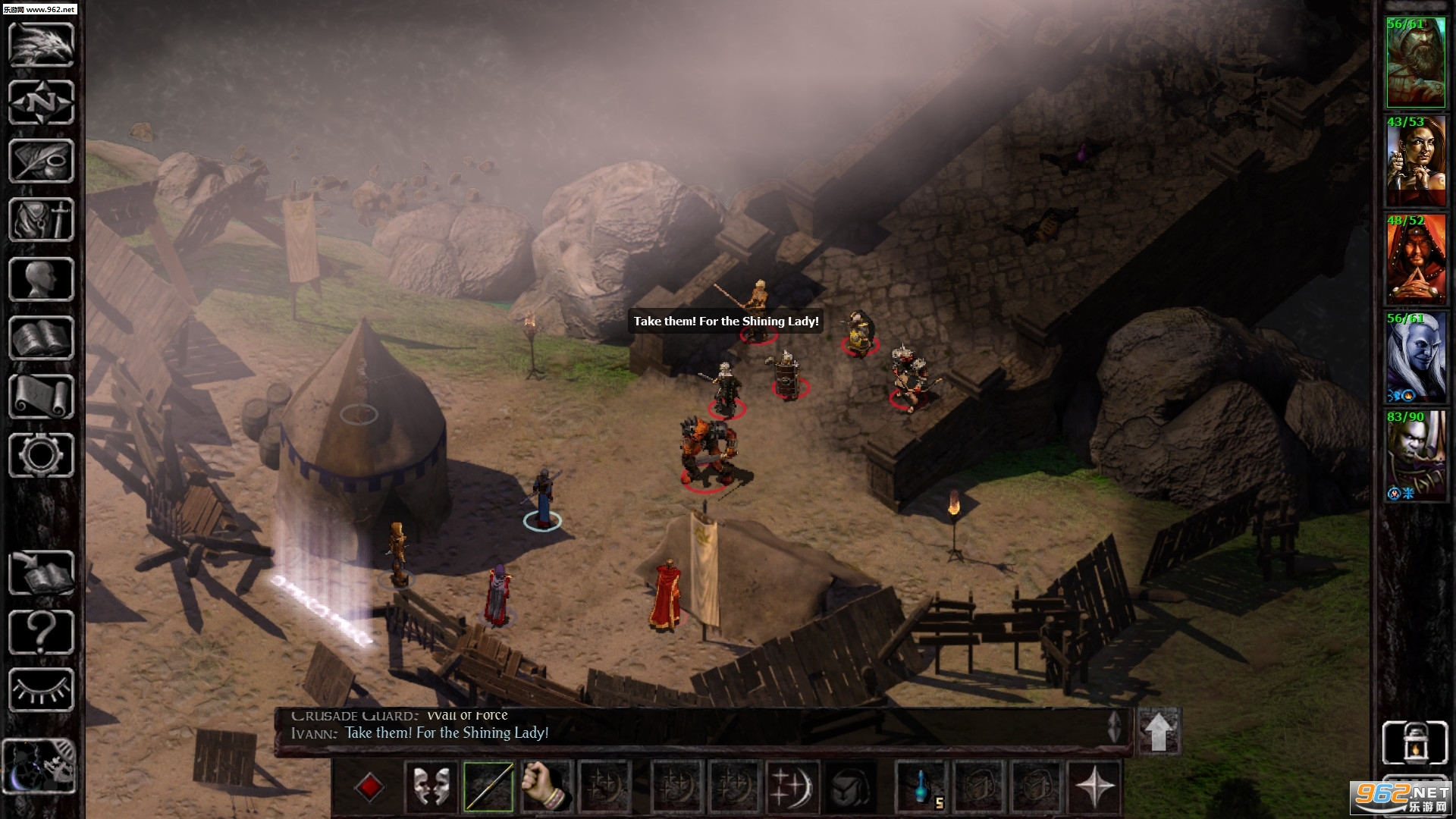This screenshot has height=819, width=1456.
Task: Open the inventory armor and sword icon
Action: [x=41, y=220]
